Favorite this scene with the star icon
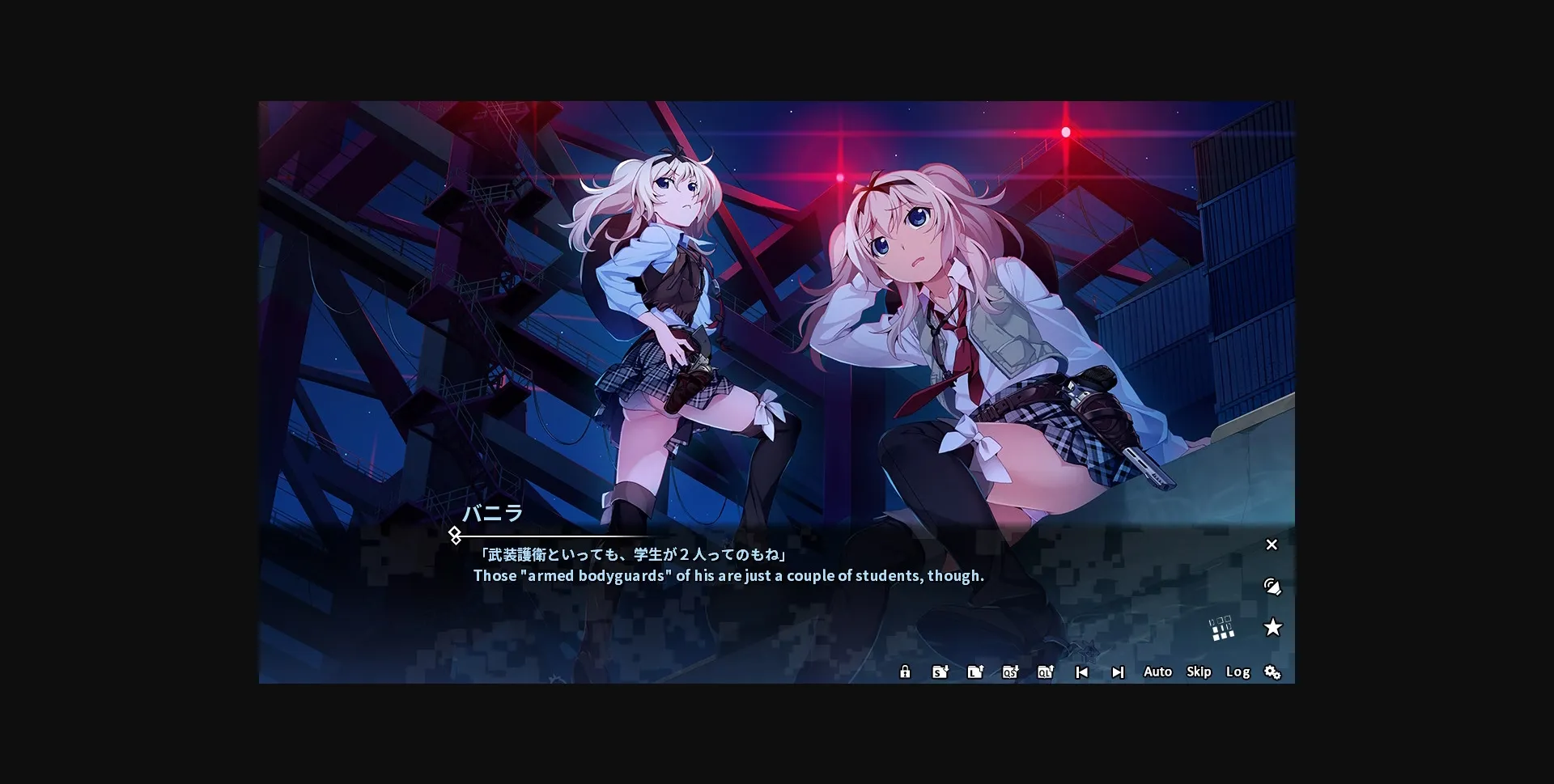The height and width of the screenshot is (784, 1554). 1274,627
